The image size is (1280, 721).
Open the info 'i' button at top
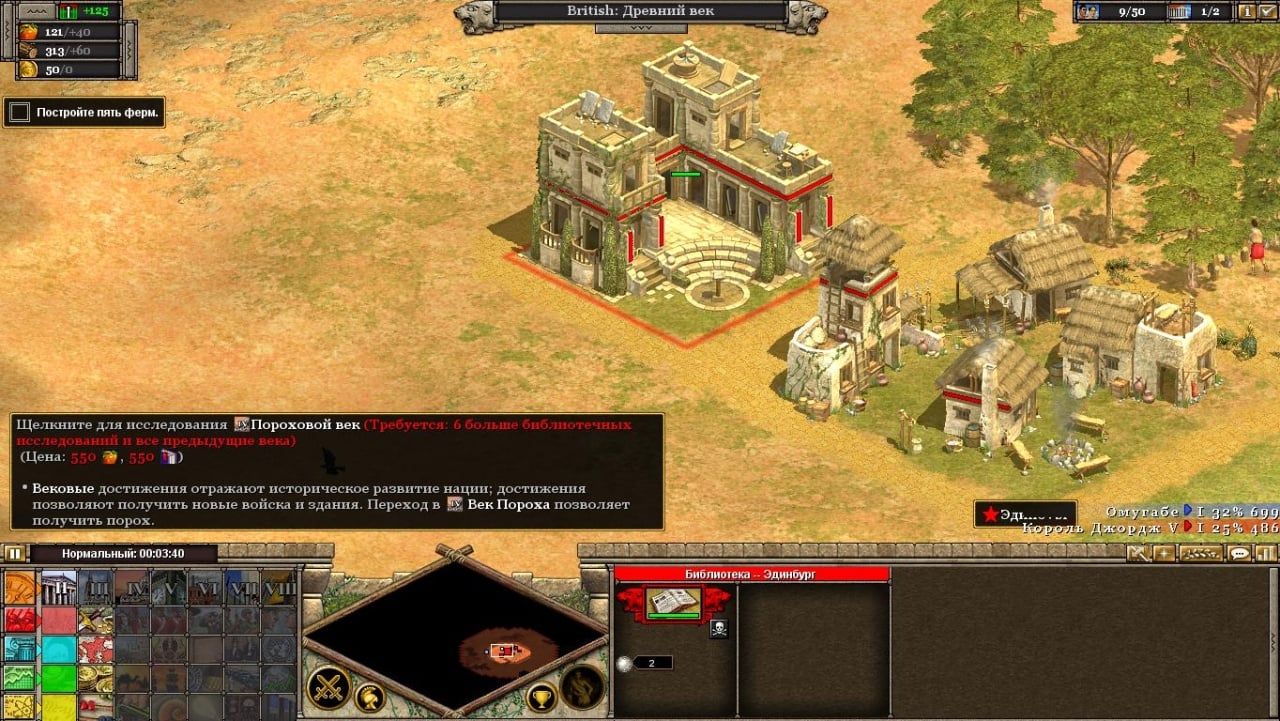[x=1247, y=12]
